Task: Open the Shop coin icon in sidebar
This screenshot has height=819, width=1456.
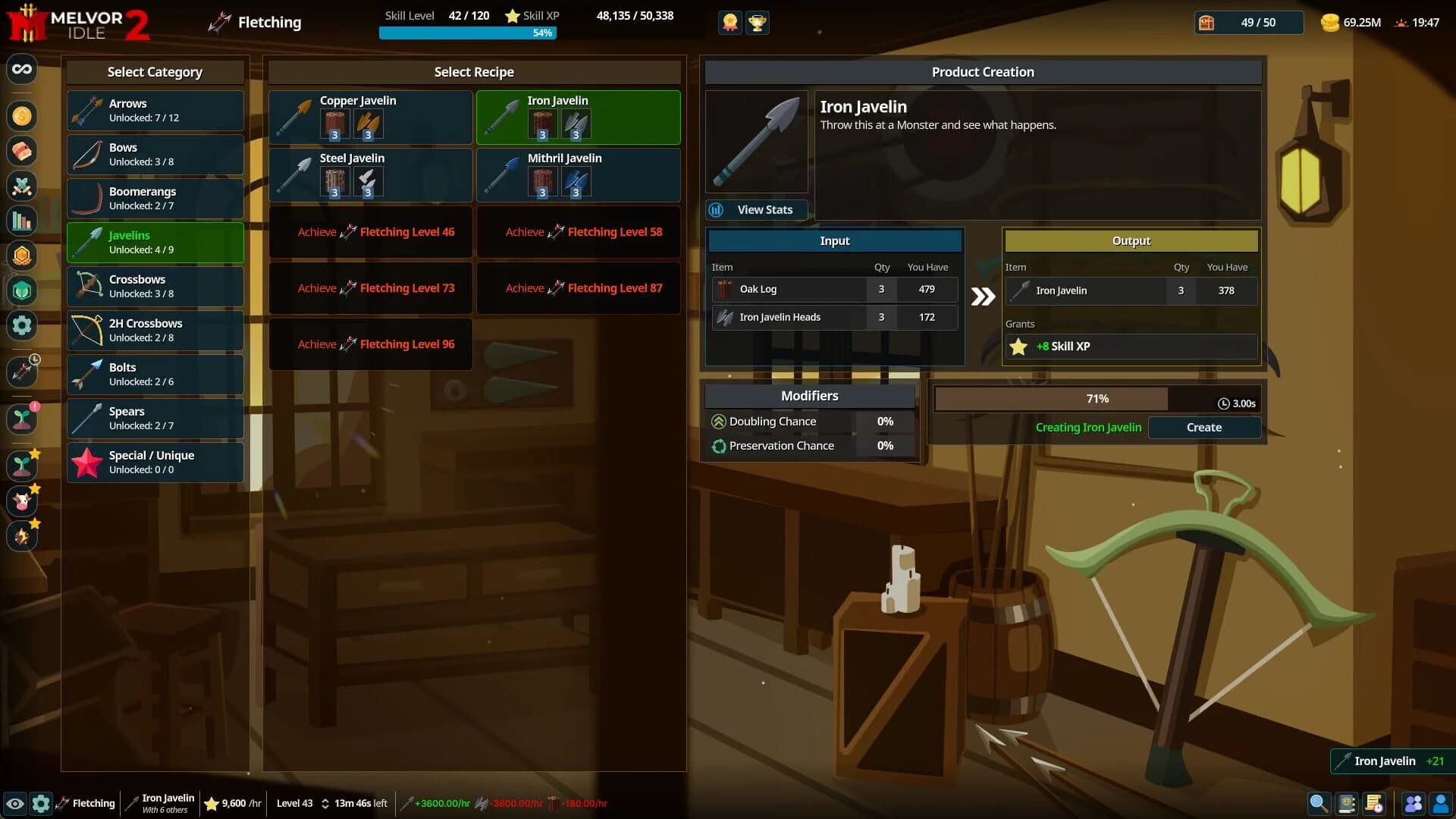Action: (x=22, y=116)
